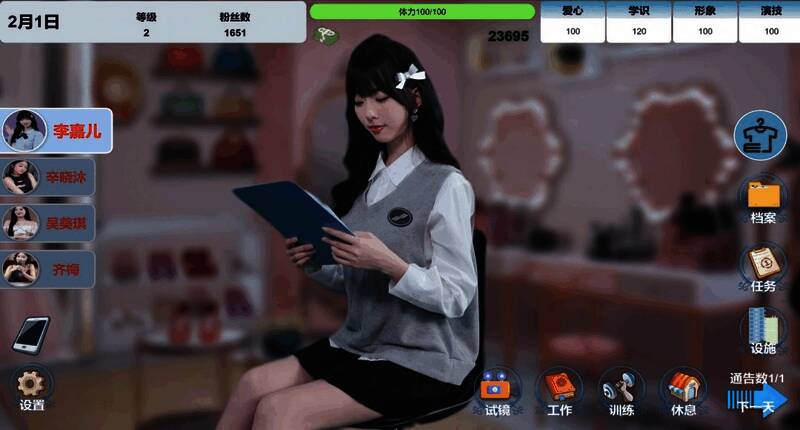Select the fourth artist 齐梅
The height and width of the screenshot is (430, 800).
(x=48, y=268)
